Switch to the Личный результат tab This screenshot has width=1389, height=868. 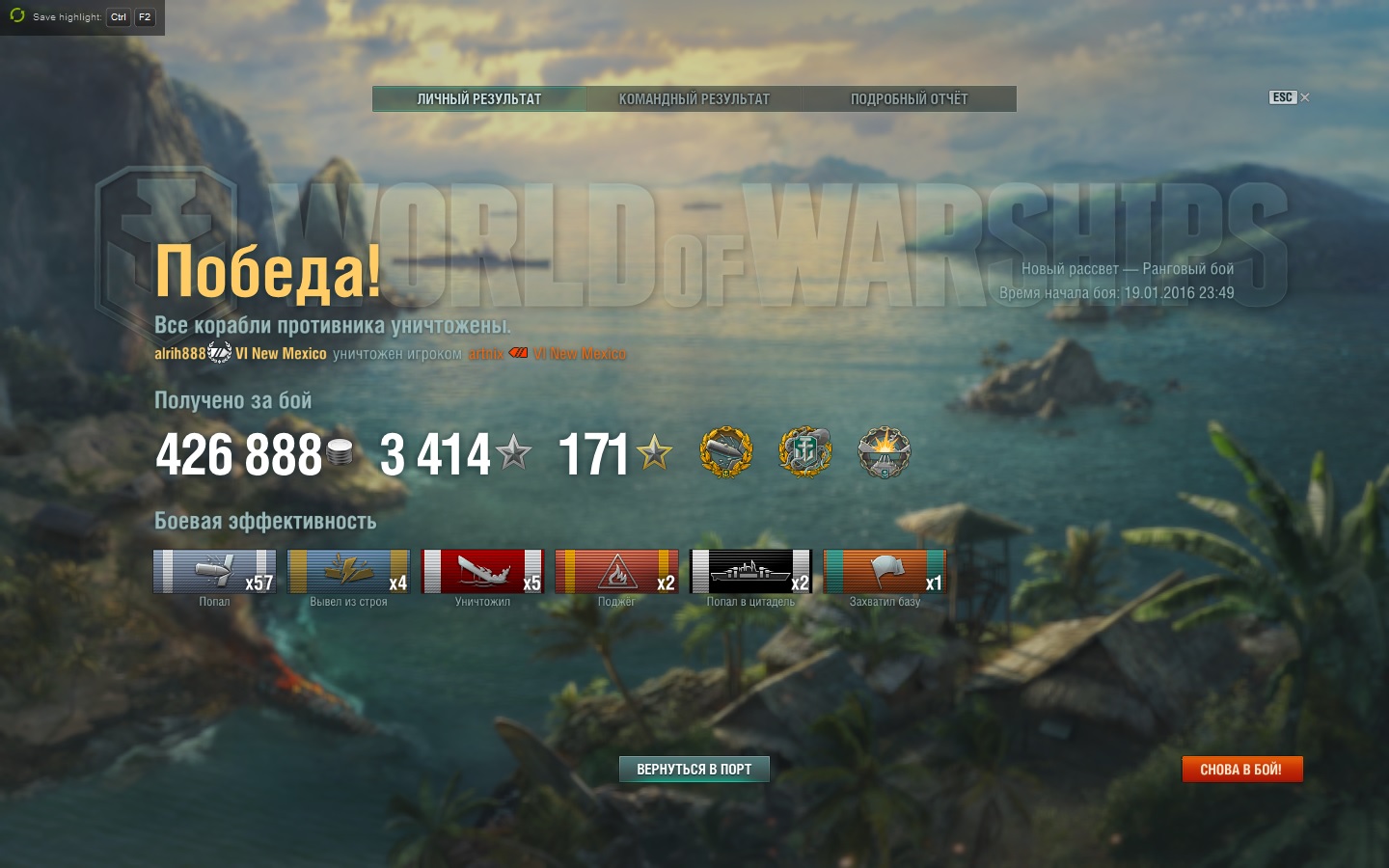pyautogui.click(x=479, y=98)
